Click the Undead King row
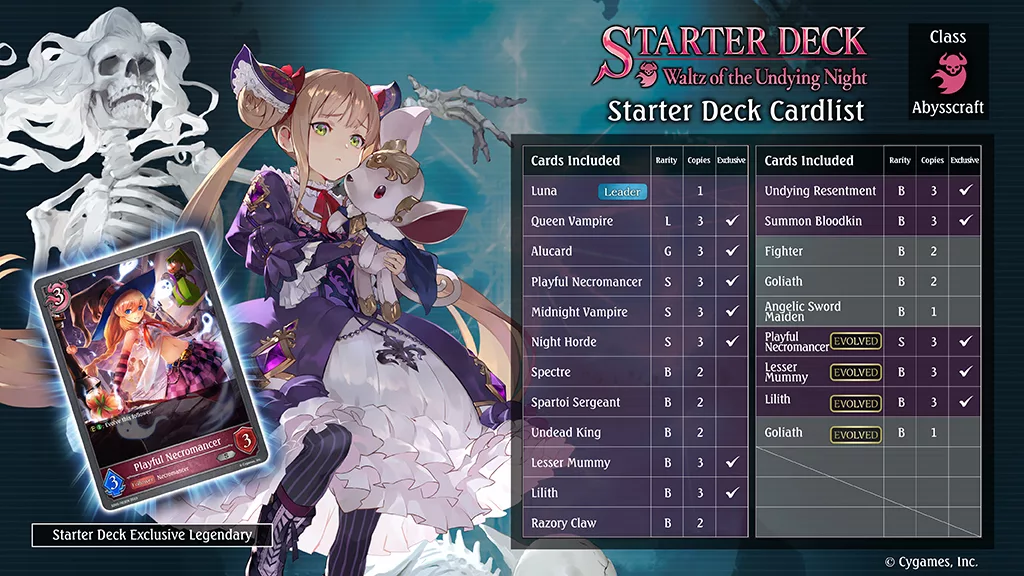 pos(635,433)
